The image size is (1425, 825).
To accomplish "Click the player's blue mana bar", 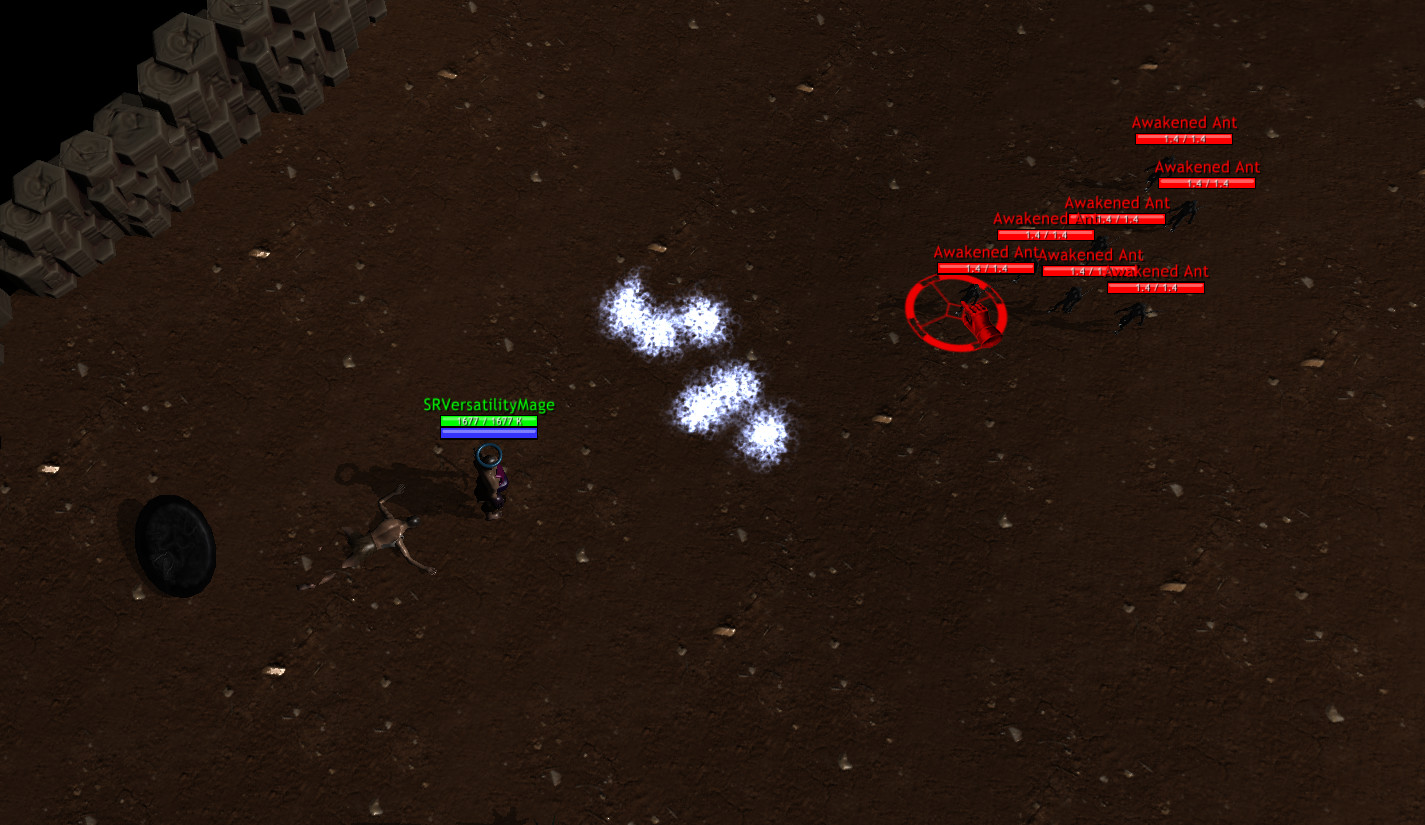I will [x=489, y=433].
